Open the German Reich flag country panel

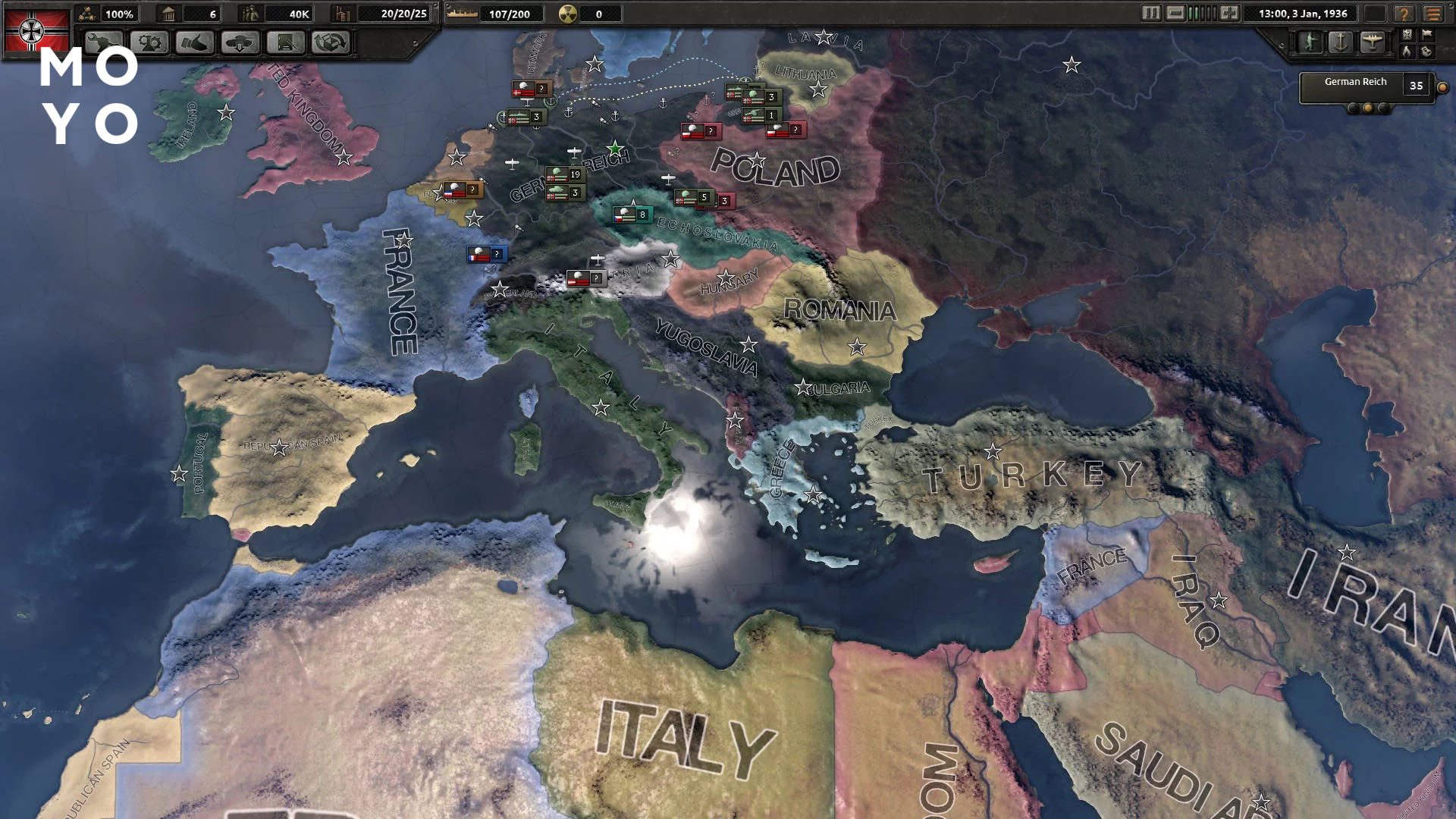tap(36, 30)
